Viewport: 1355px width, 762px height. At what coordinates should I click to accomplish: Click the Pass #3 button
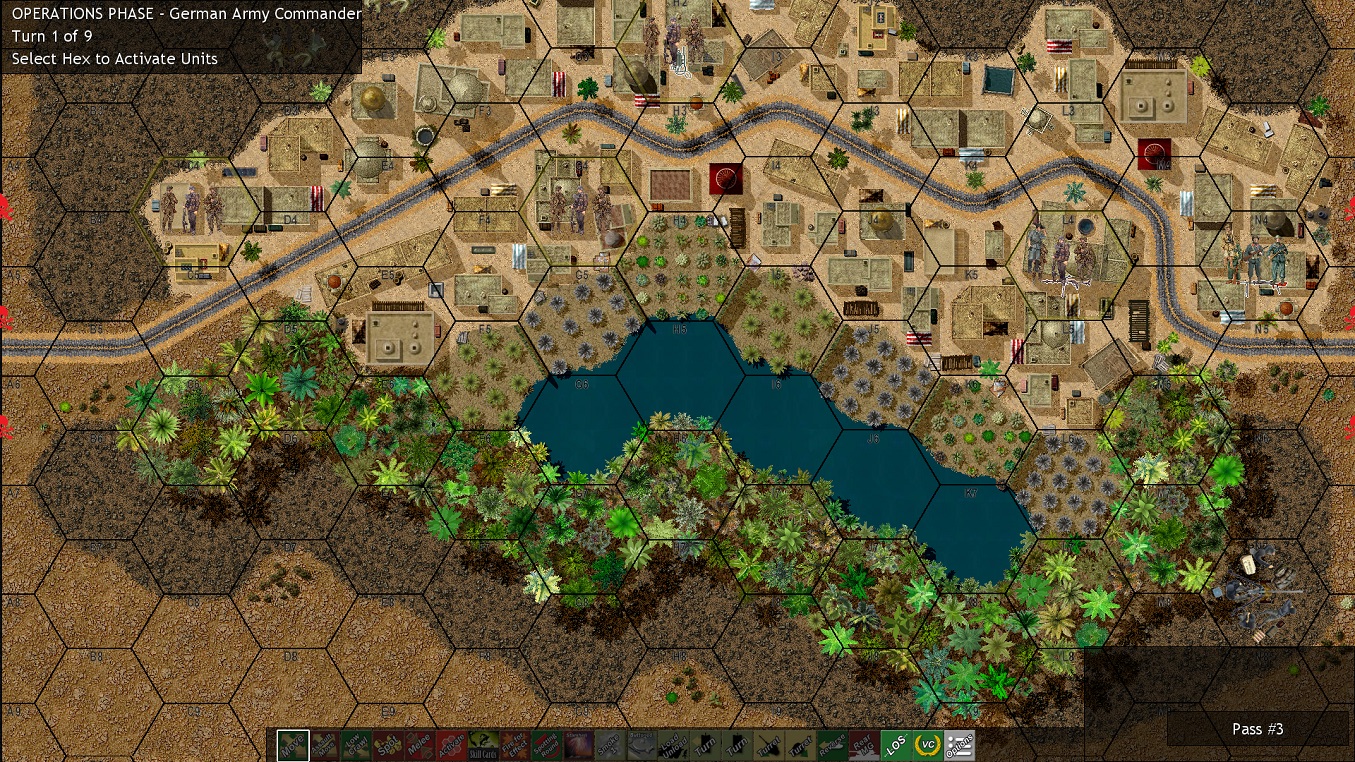click(x=1258, y=729)
